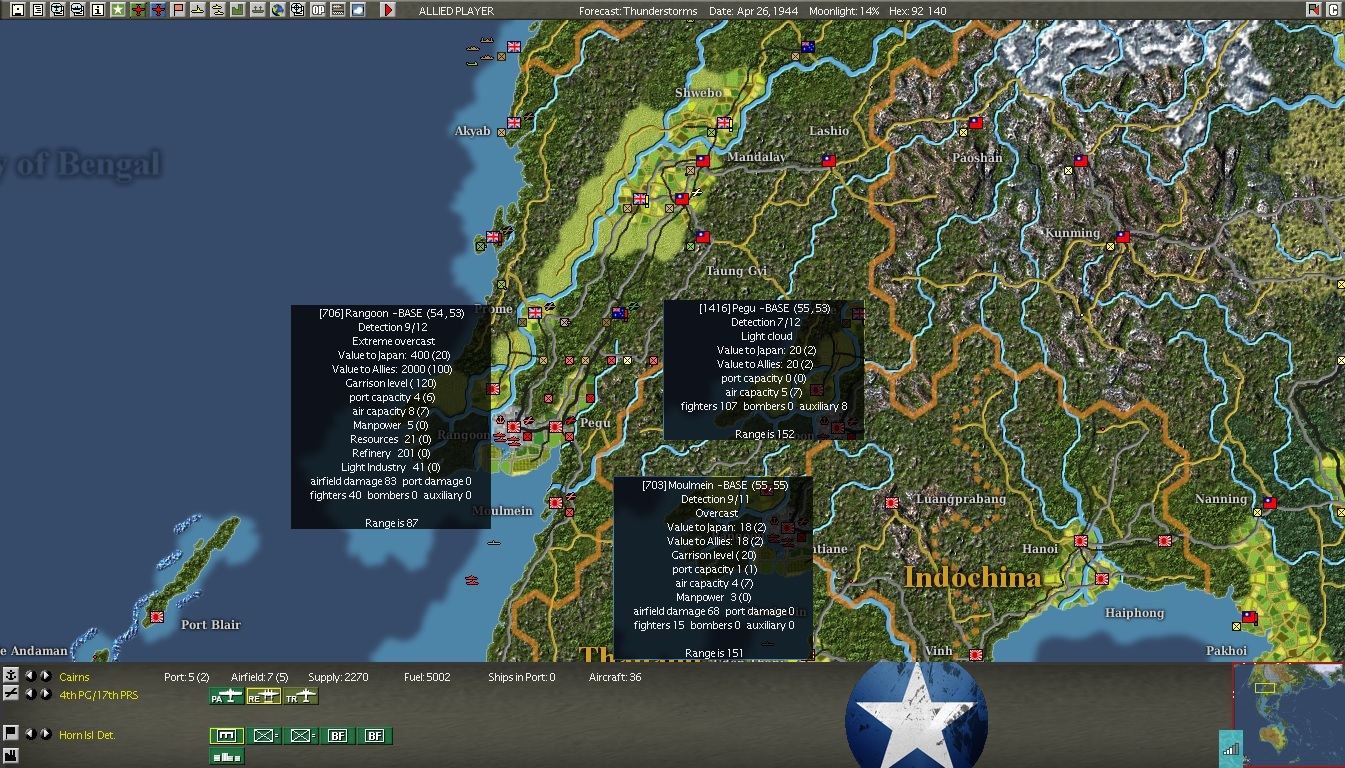Open the information 'i' toolbar button
The image size is (1345, 768).
pyautogui.click(x=97, y=10)
